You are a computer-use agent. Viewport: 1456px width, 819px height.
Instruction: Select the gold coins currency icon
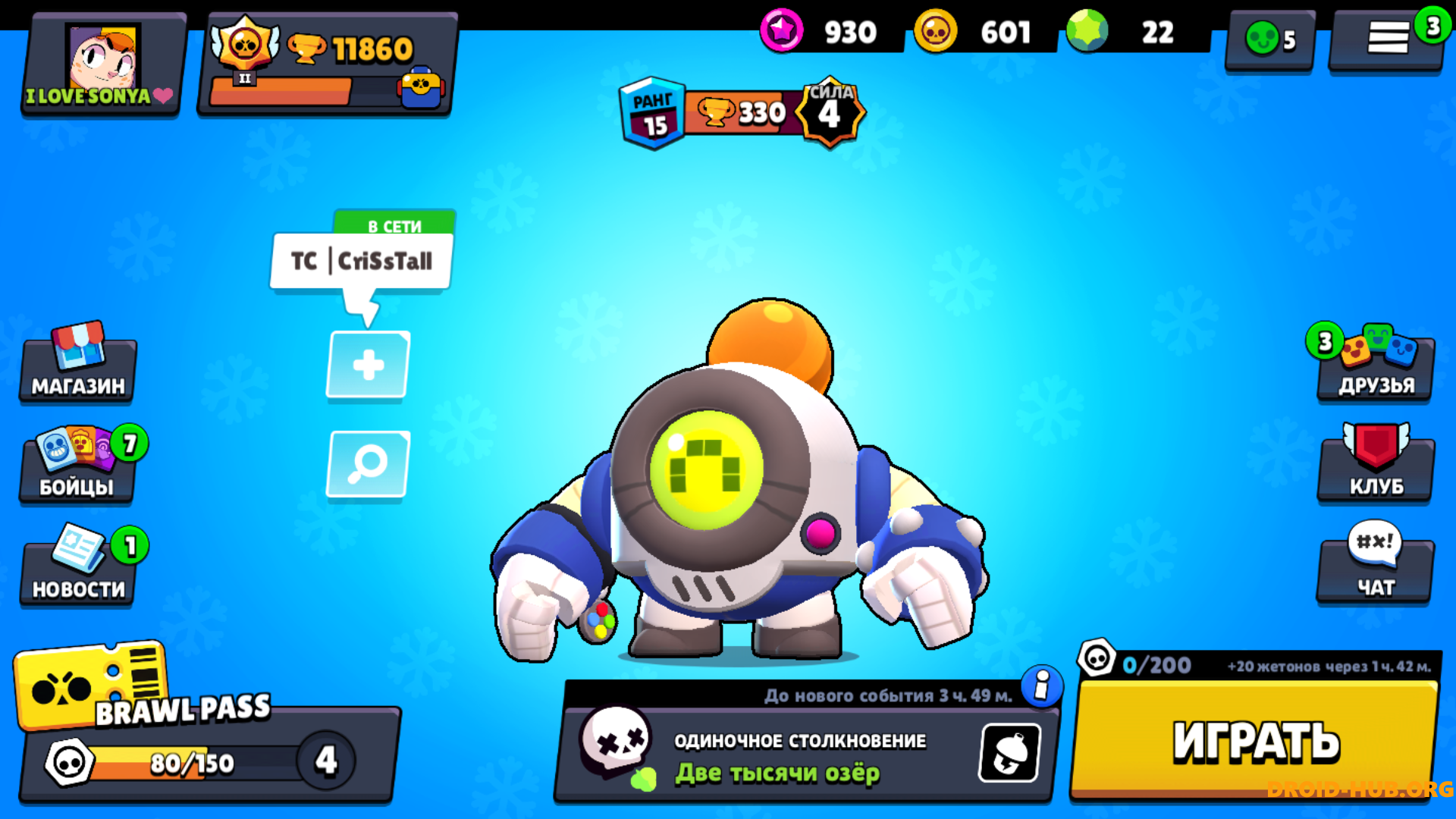[x=936, y=32]
